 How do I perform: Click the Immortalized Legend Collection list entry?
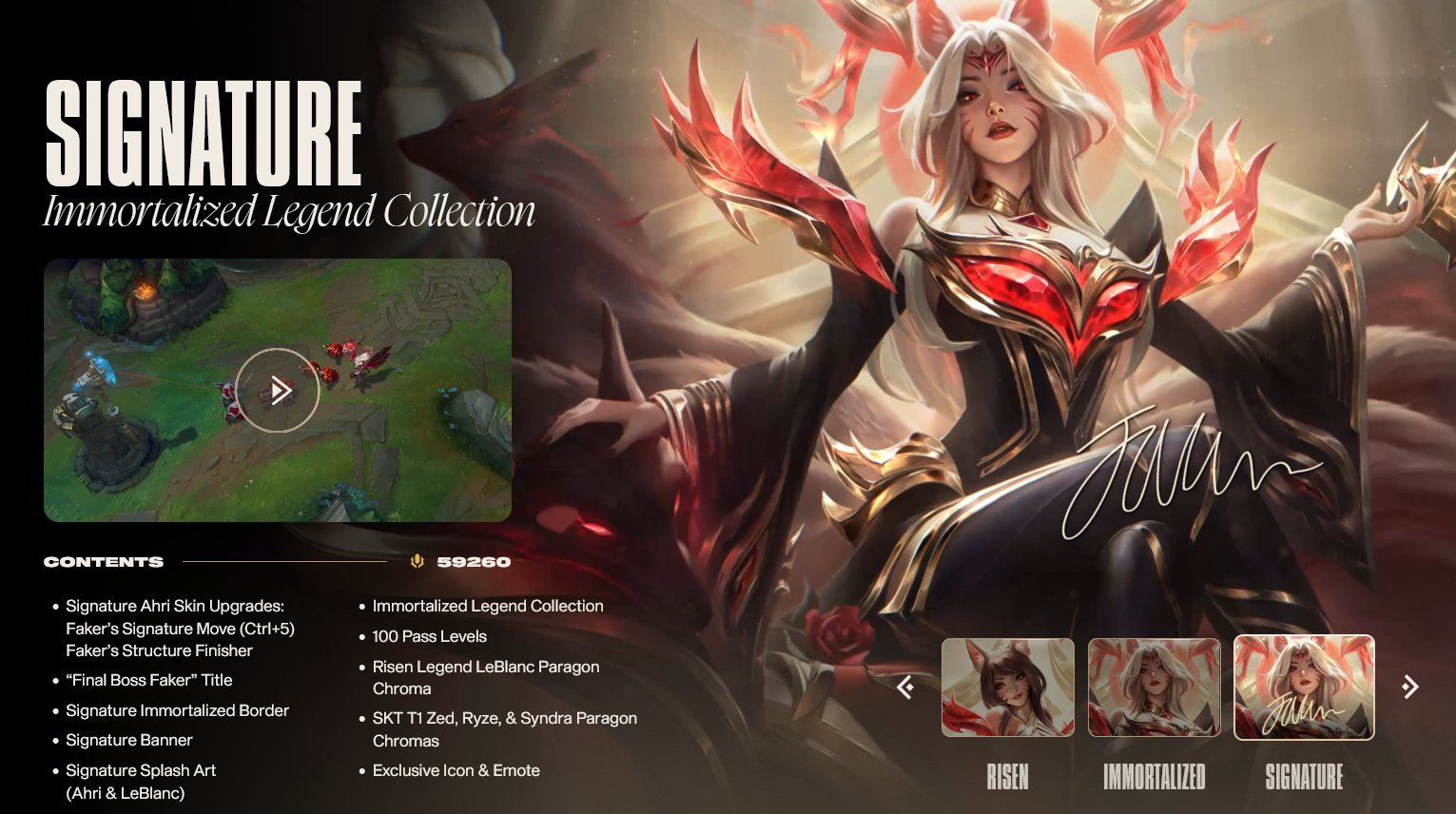489,606
